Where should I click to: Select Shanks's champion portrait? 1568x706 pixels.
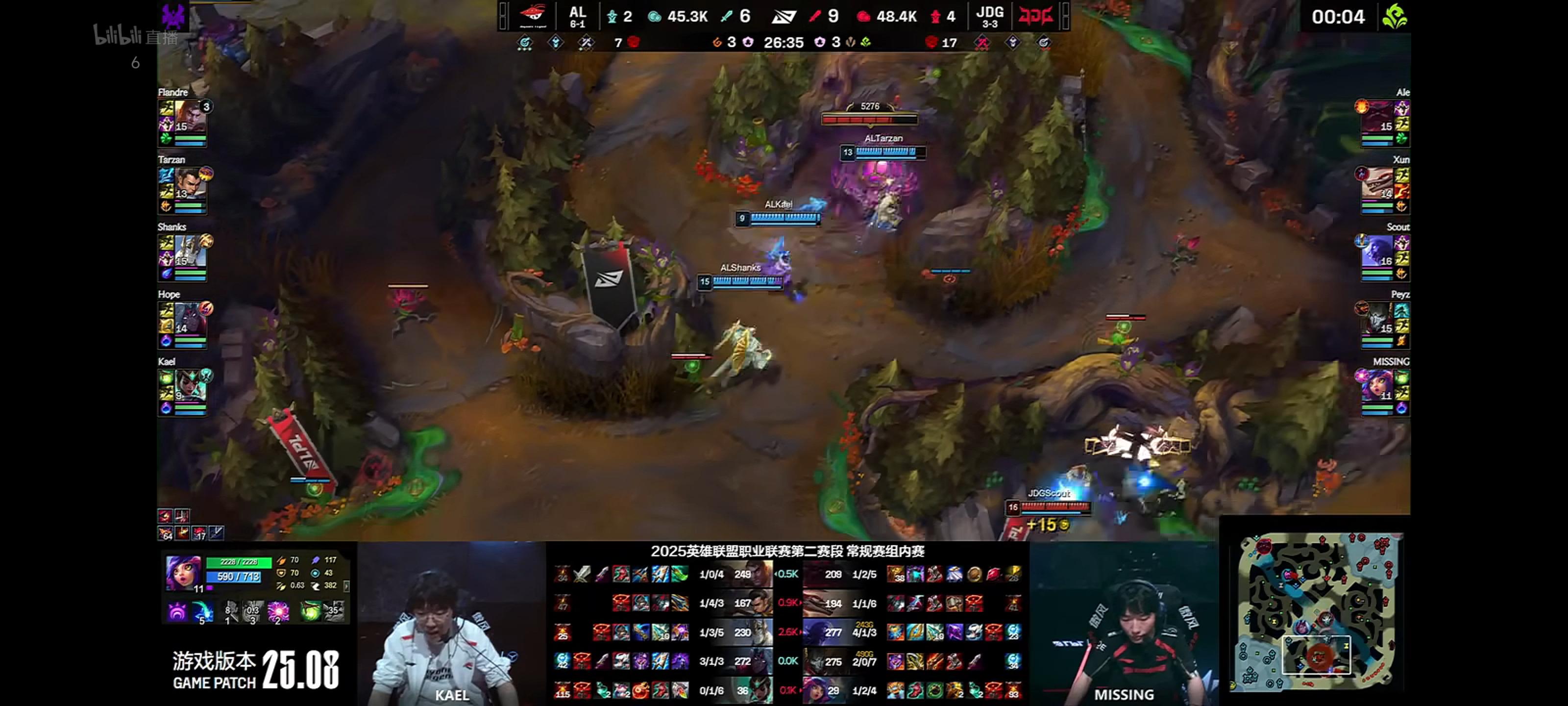coord(190,251)
